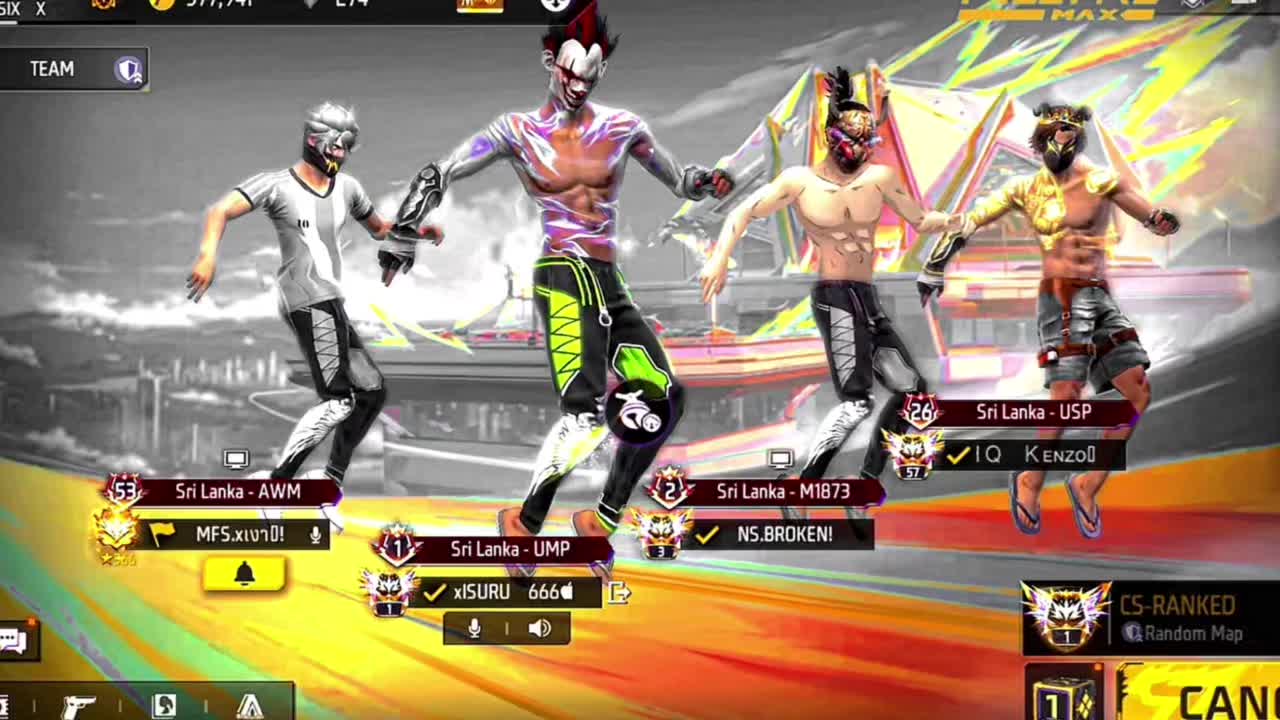The height and width of the screenshot is (720, 1280).
Task: Open the TEAM panel
Action: coord(74,69)
